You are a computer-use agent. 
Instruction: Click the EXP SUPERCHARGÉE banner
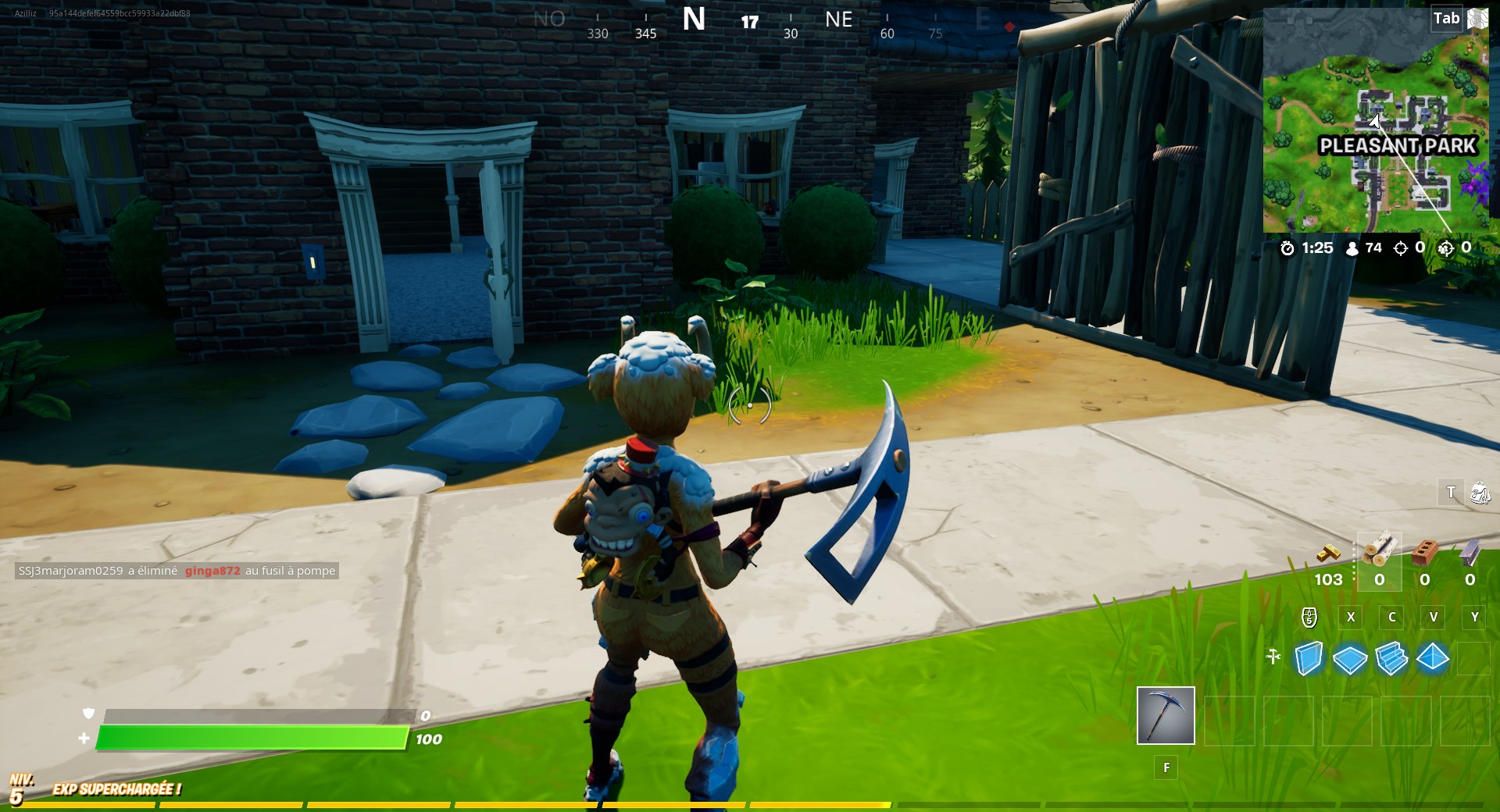(116, 789)
